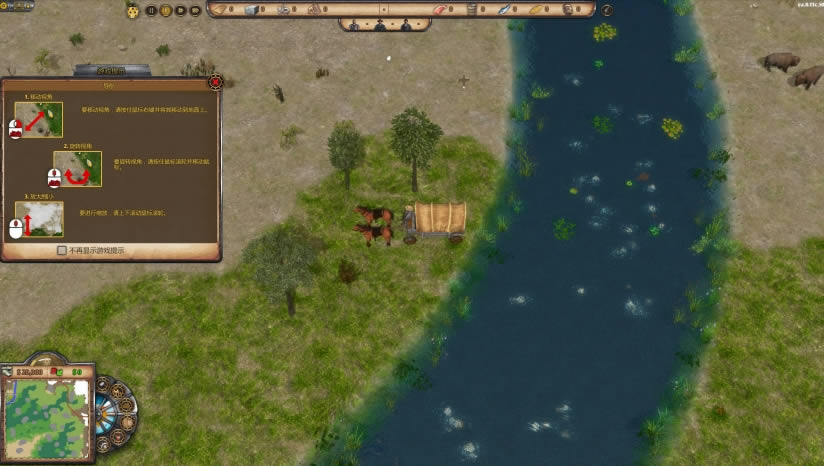This screenshot has height=466, width=824.
Task: Activate the fastest game speed button
Action: pos(195,10)
